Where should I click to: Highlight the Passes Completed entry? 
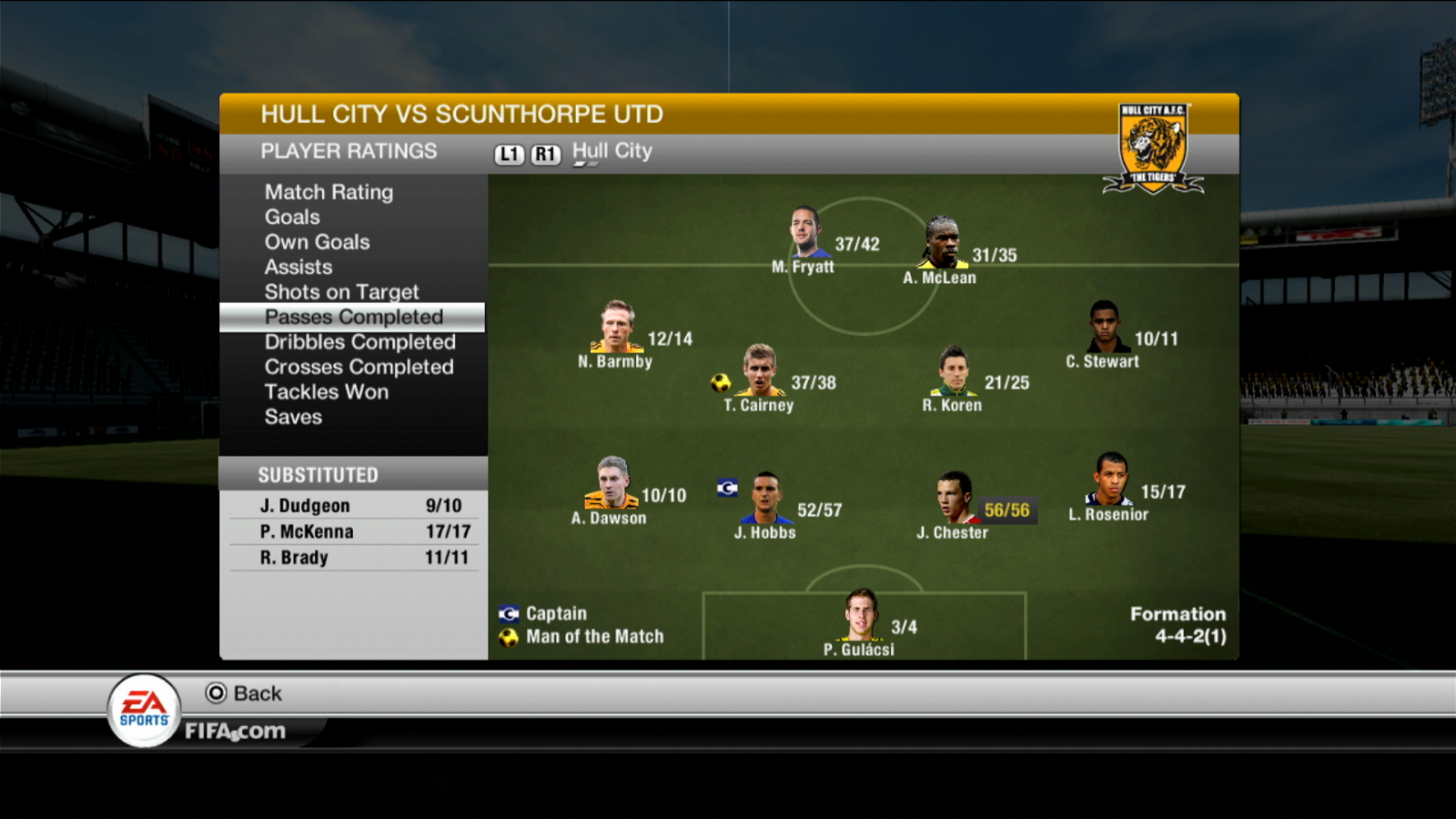[353, 317]
